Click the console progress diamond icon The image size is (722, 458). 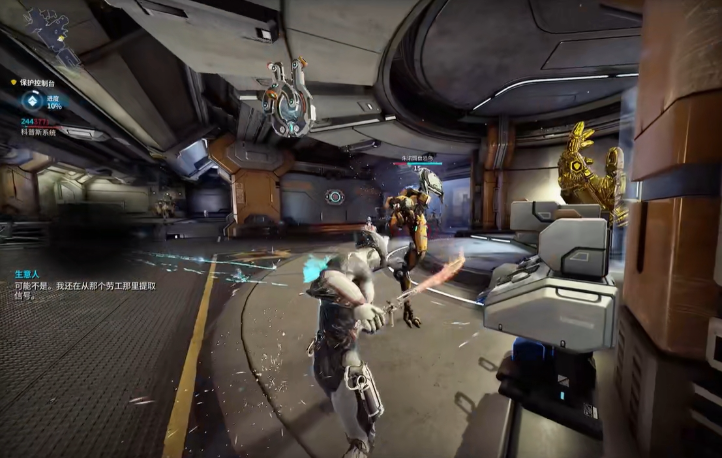[x=32, y=100]
